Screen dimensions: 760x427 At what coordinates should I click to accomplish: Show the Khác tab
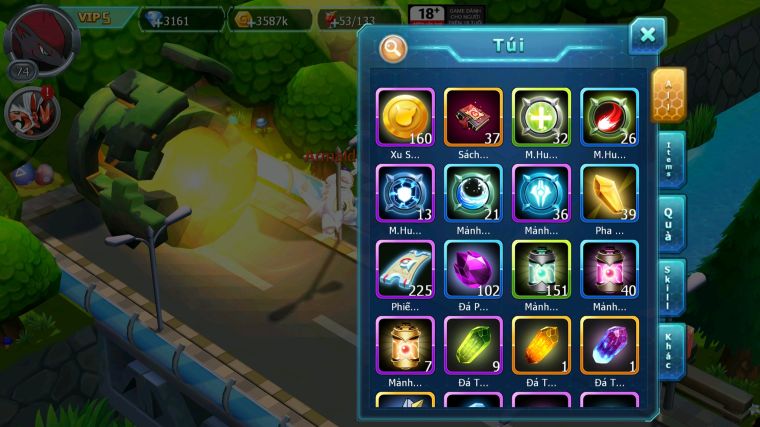(668, 351)
